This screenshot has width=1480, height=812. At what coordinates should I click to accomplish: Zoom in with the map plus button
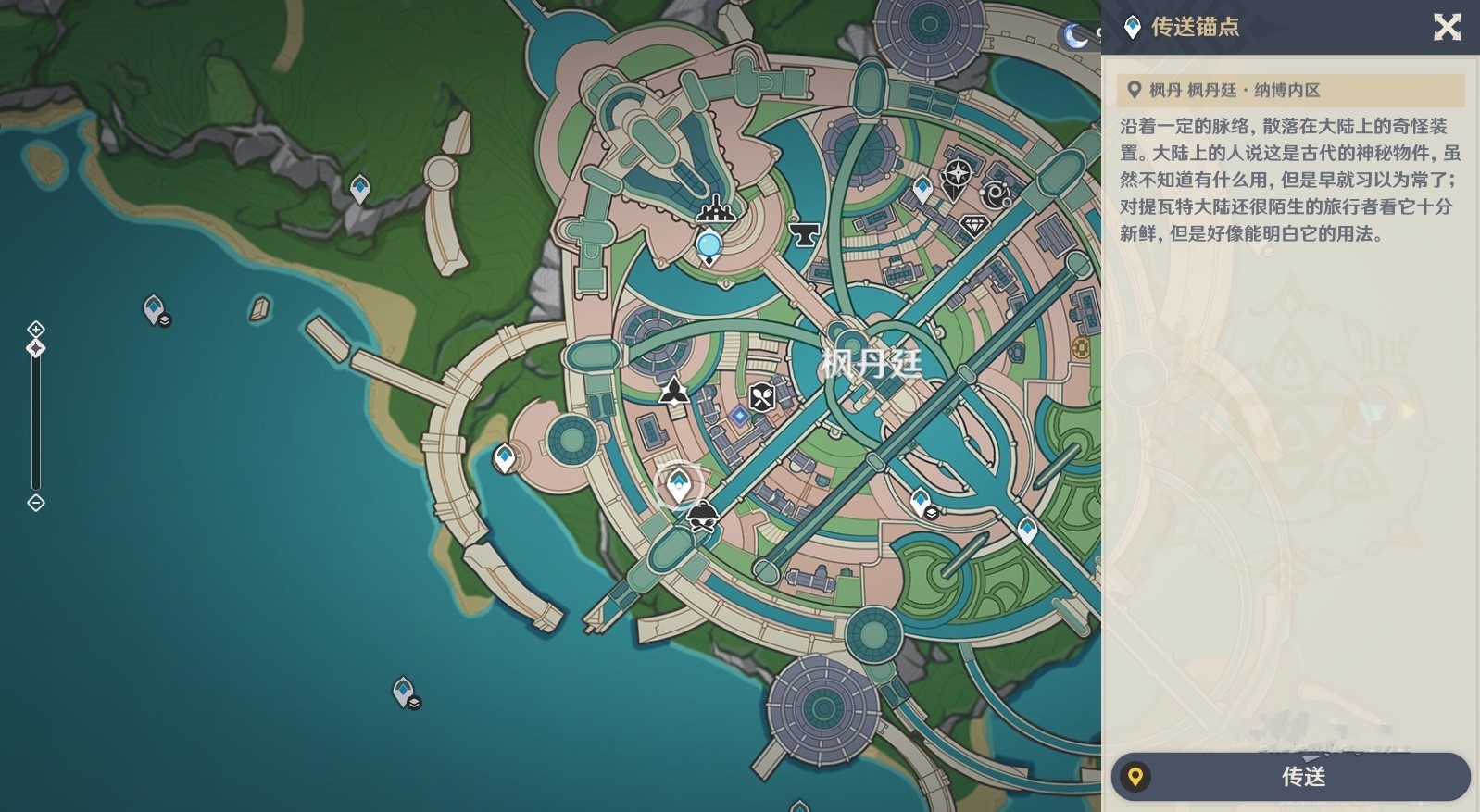35,329
